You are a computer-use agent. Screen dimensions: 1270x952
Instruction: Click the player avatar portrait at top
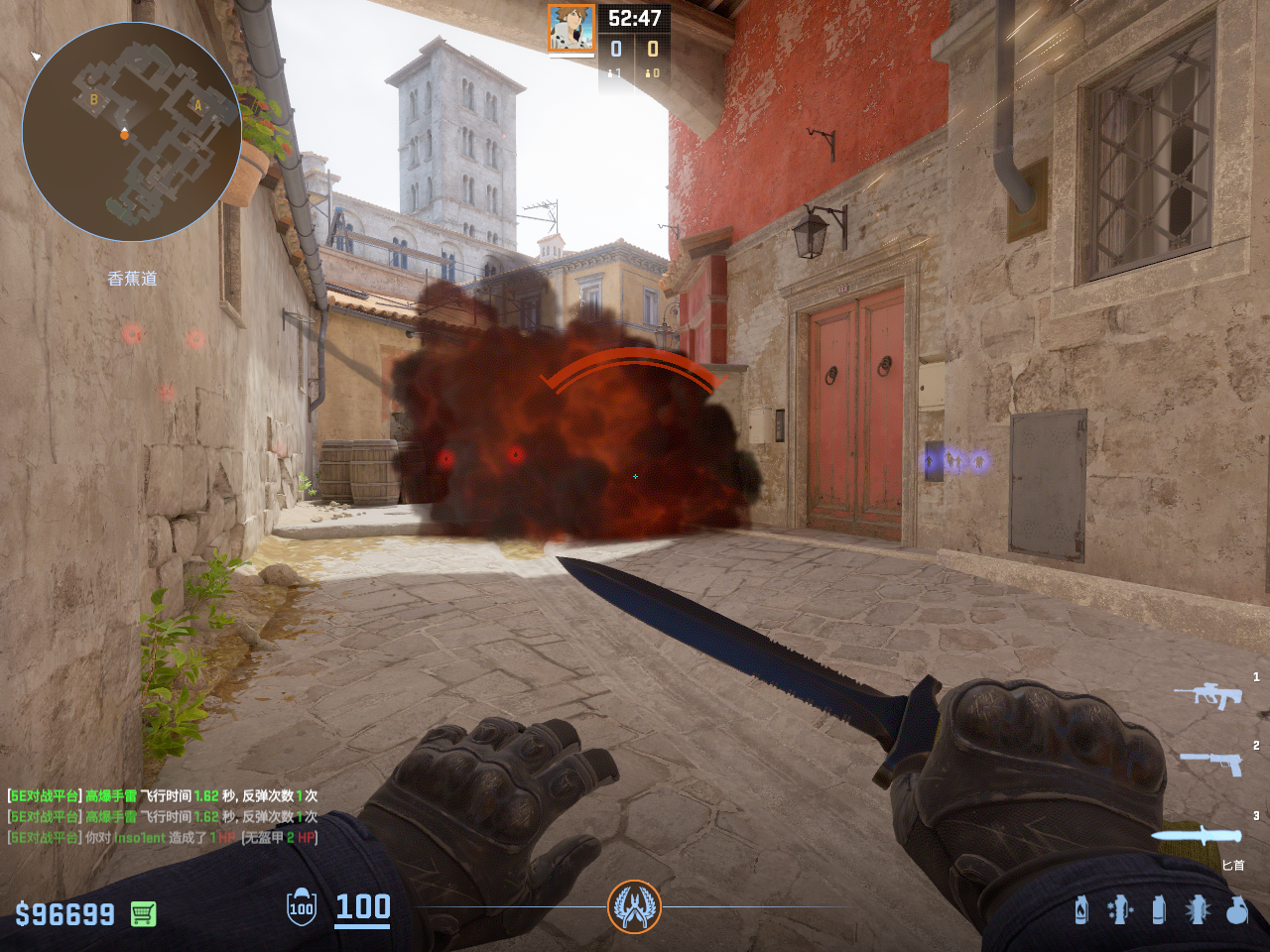pyautogui.click(x=571, y=28)
